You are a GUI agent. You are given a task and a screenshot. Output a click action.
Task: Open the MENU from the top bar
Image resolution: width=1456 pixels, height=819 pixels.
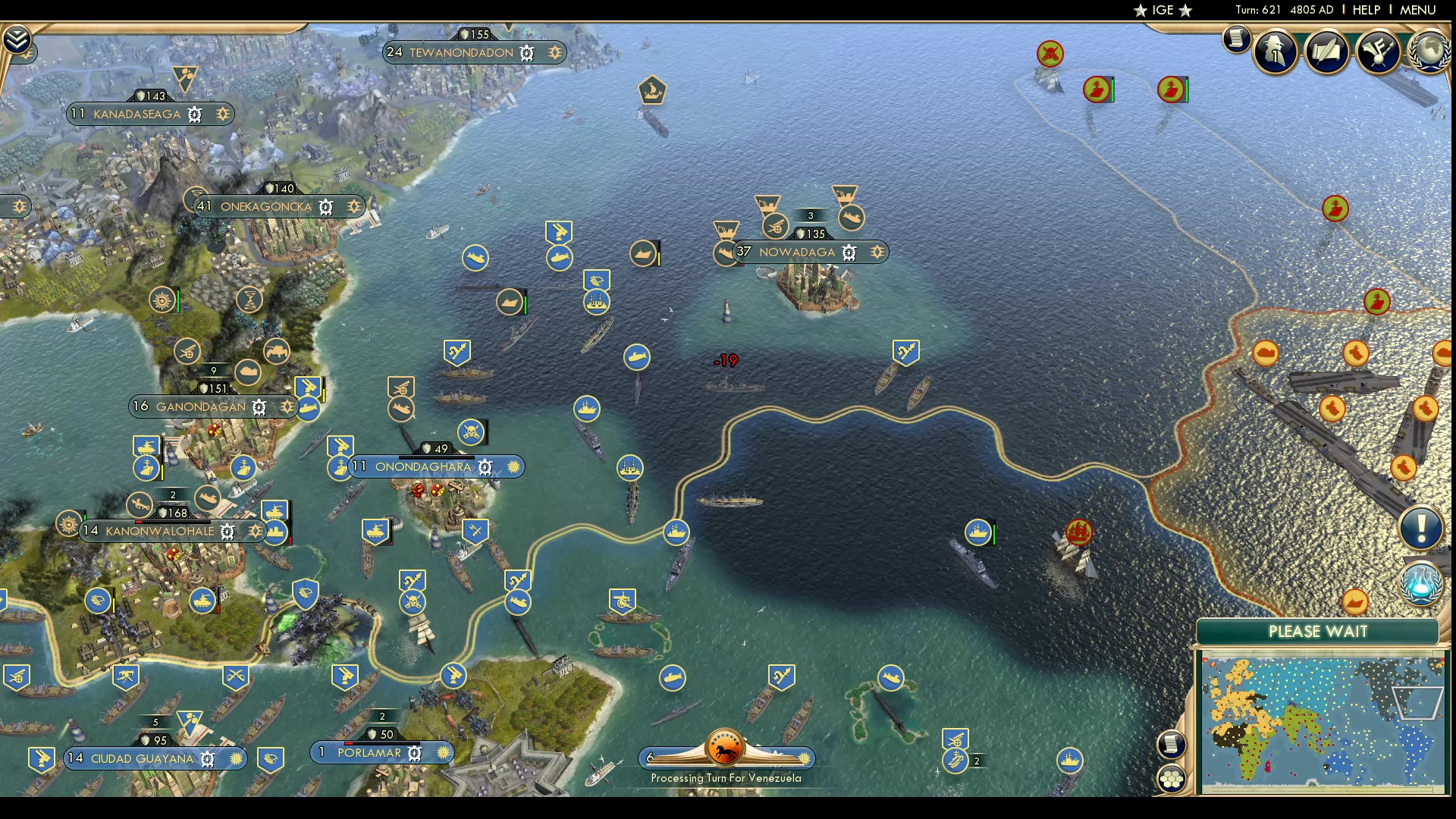[x=1417, y=10]
